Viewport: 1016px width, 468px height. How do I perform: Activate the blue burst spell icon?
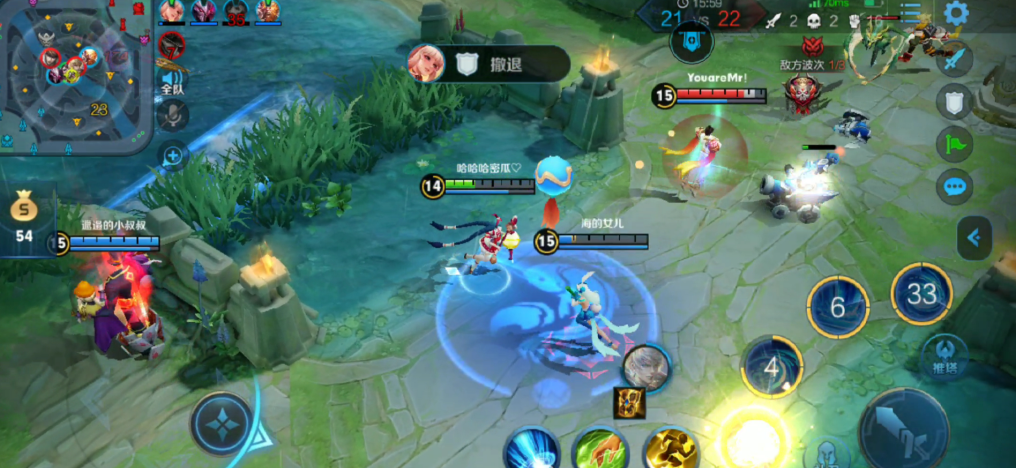click(x=530, y=449)
